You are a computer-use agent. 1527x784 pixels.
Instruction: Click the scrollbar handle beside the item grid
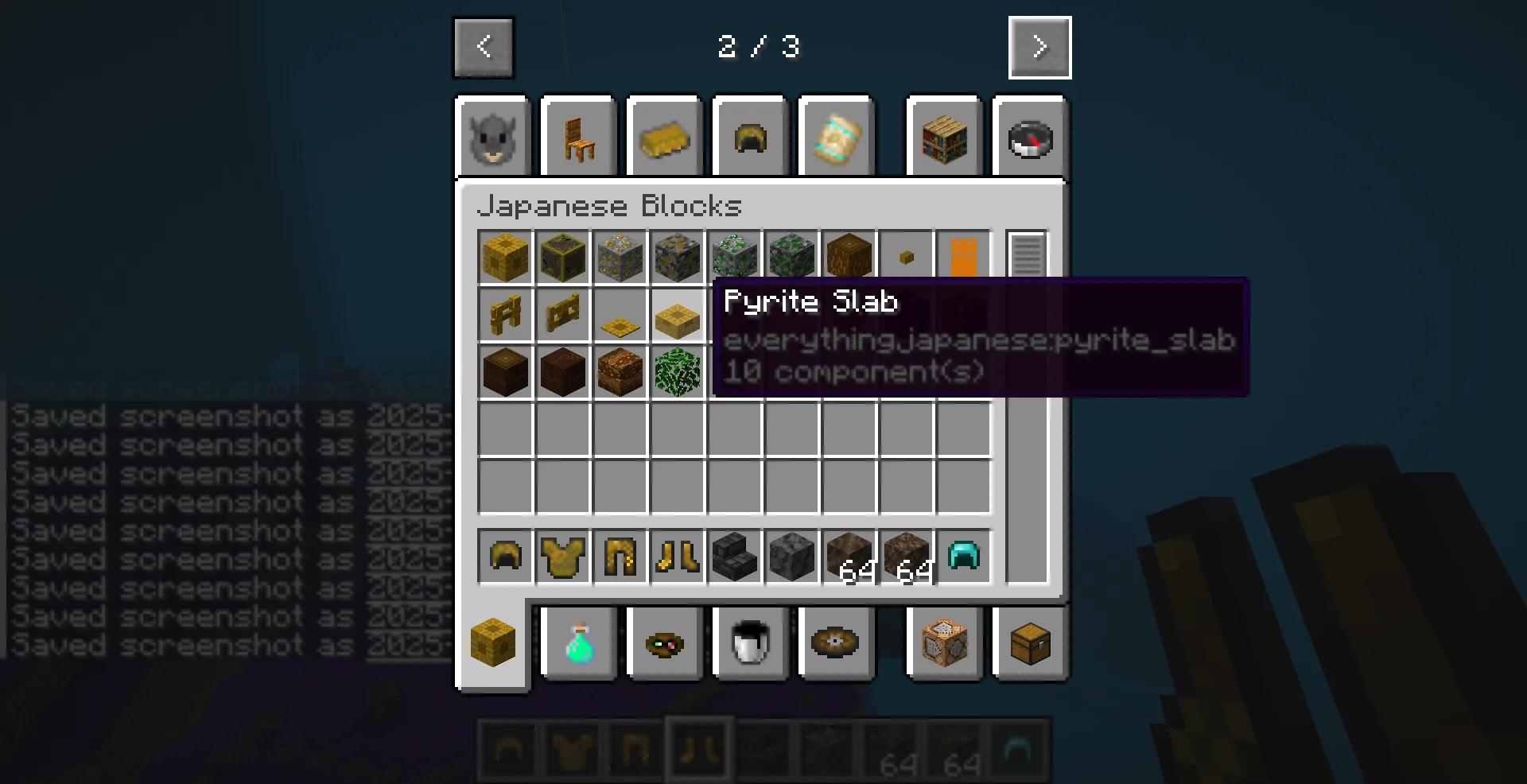point(1027,254)
